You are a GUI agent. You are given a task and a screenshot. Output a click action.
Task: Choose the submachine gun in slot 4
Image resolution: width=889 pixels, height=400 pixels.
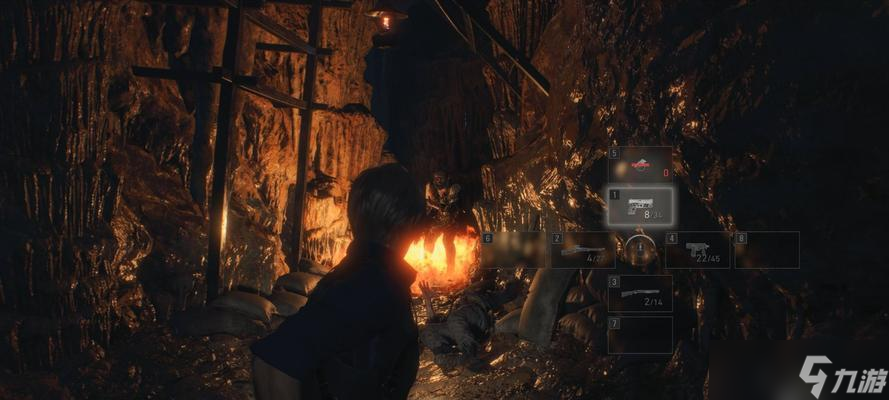[698, 250]
